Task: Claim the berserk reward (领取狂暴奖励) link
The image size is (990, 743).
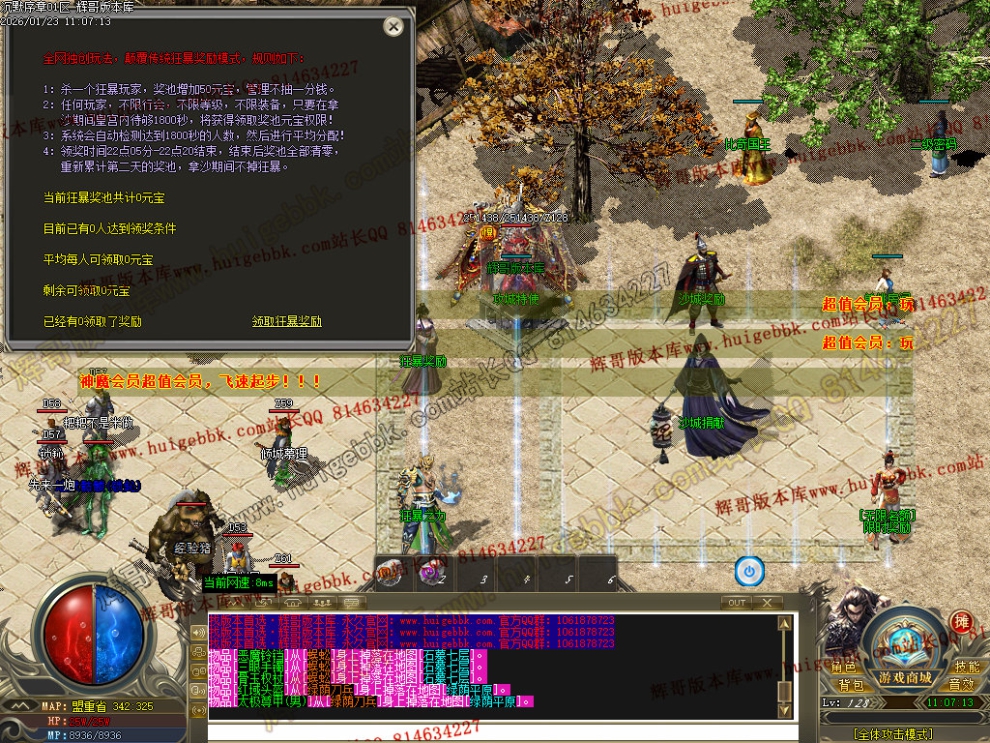Action: click(x=287, y=322)
